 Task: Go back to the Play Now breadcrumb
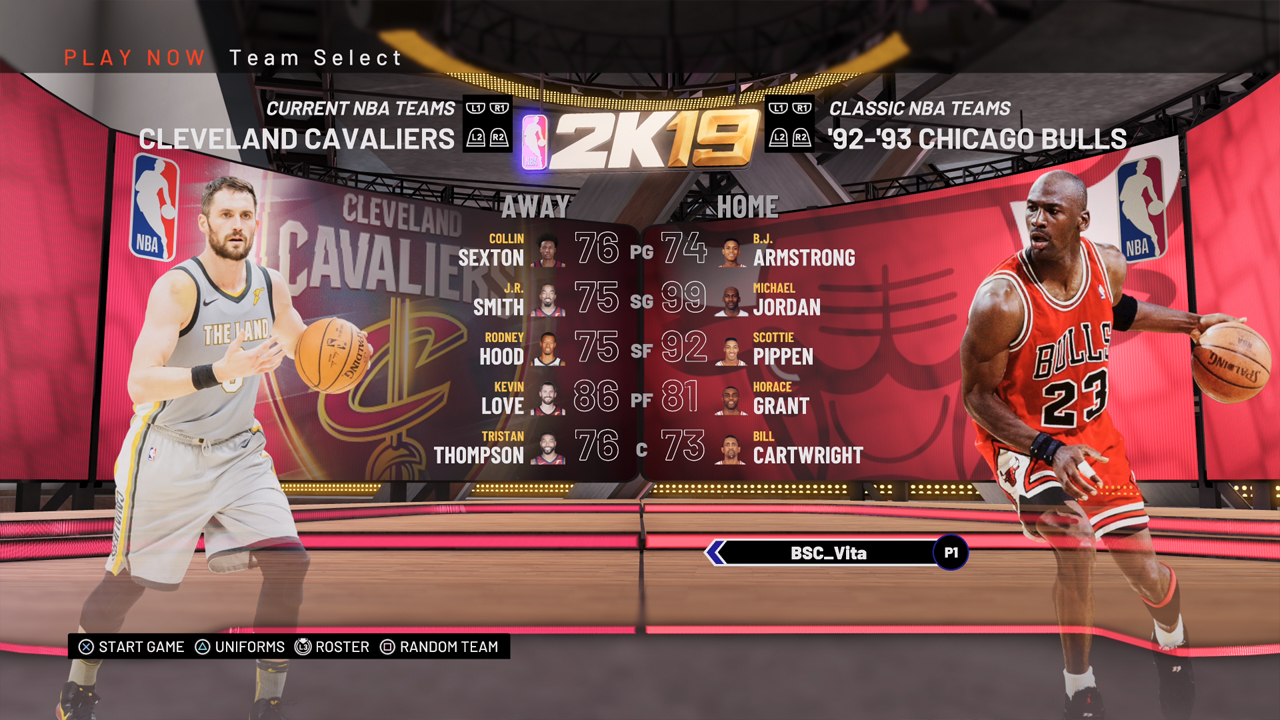[135, 58]
